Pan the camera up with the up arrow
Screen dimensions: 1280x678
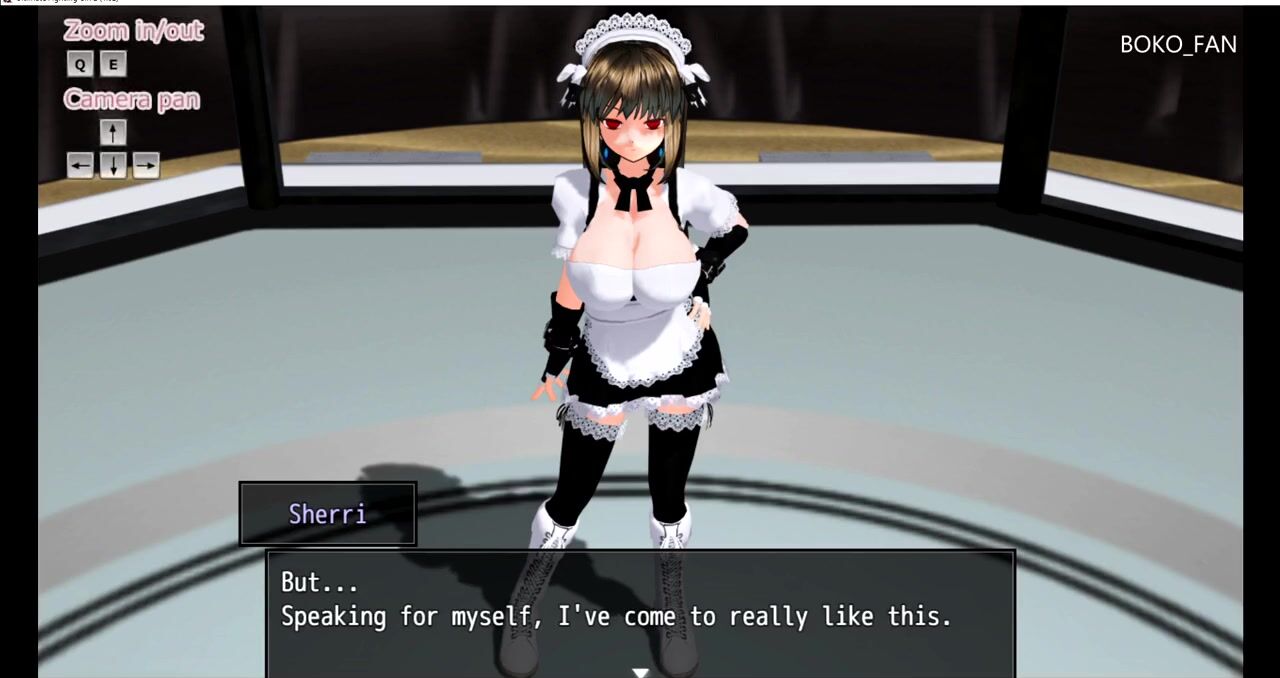pyautogui.click(x=113, y=132)
